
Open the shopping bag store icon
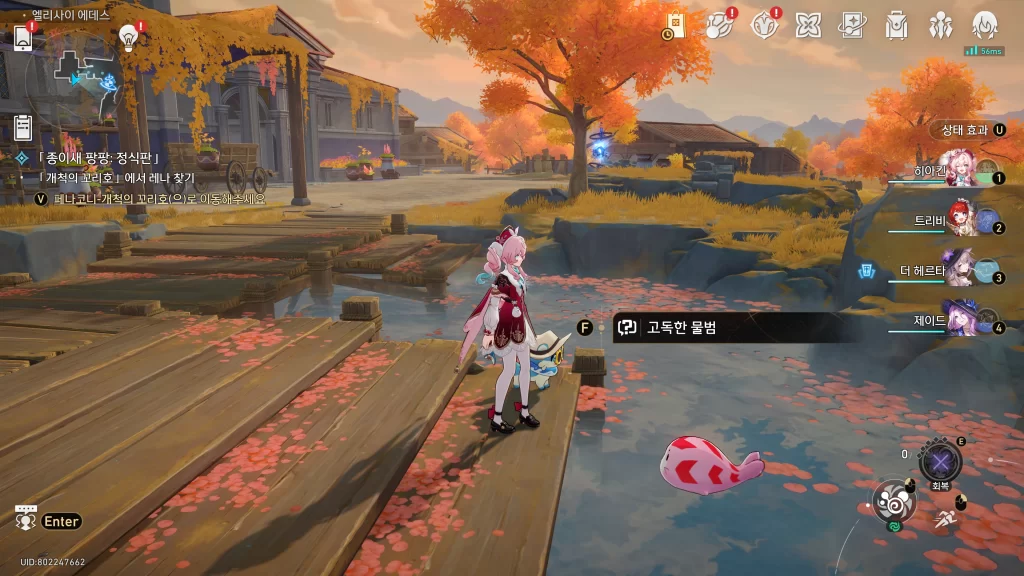pyautogui.click(x=676, y=26)
